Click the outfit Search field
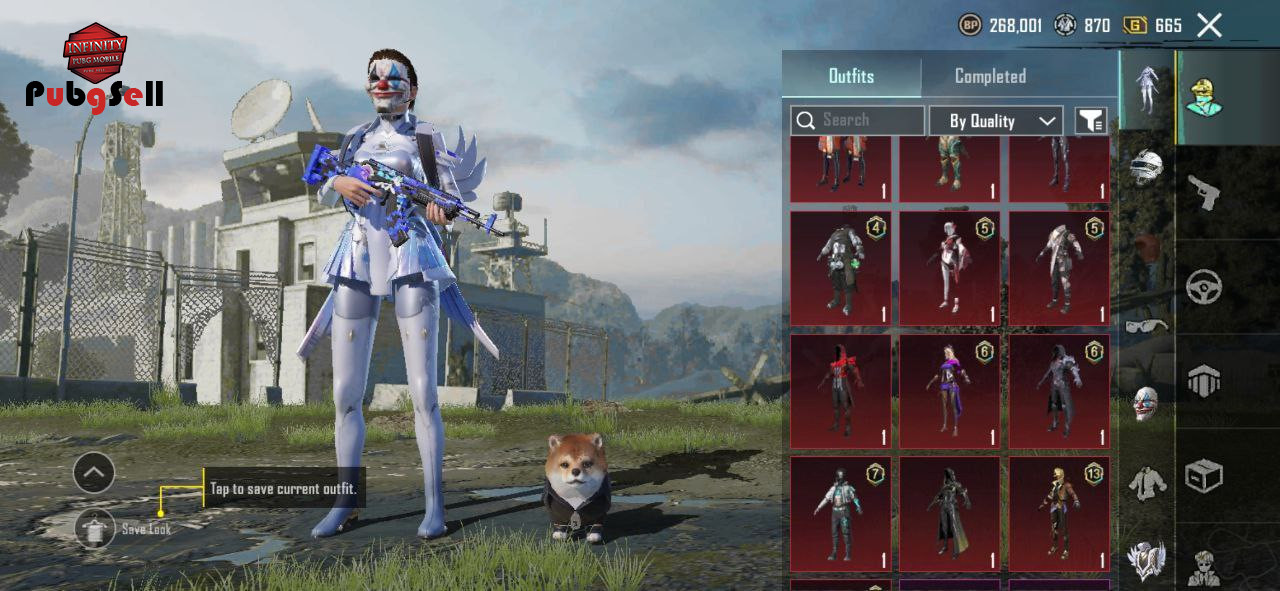Viewport: 1280px width, 591px height. [x=857, y=121]
